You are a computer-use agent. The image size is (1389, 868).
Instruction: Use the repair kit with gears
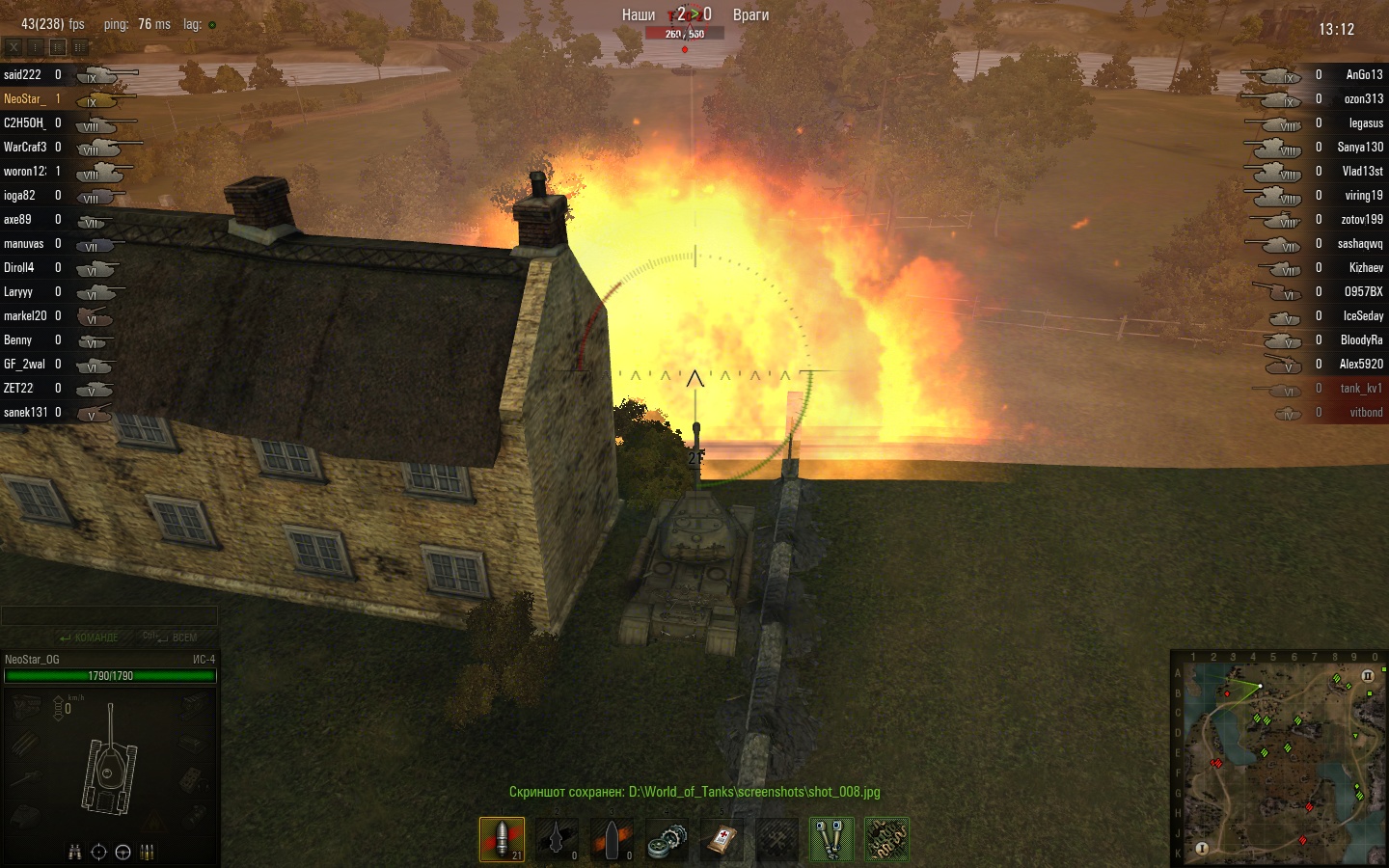point(667,838)
